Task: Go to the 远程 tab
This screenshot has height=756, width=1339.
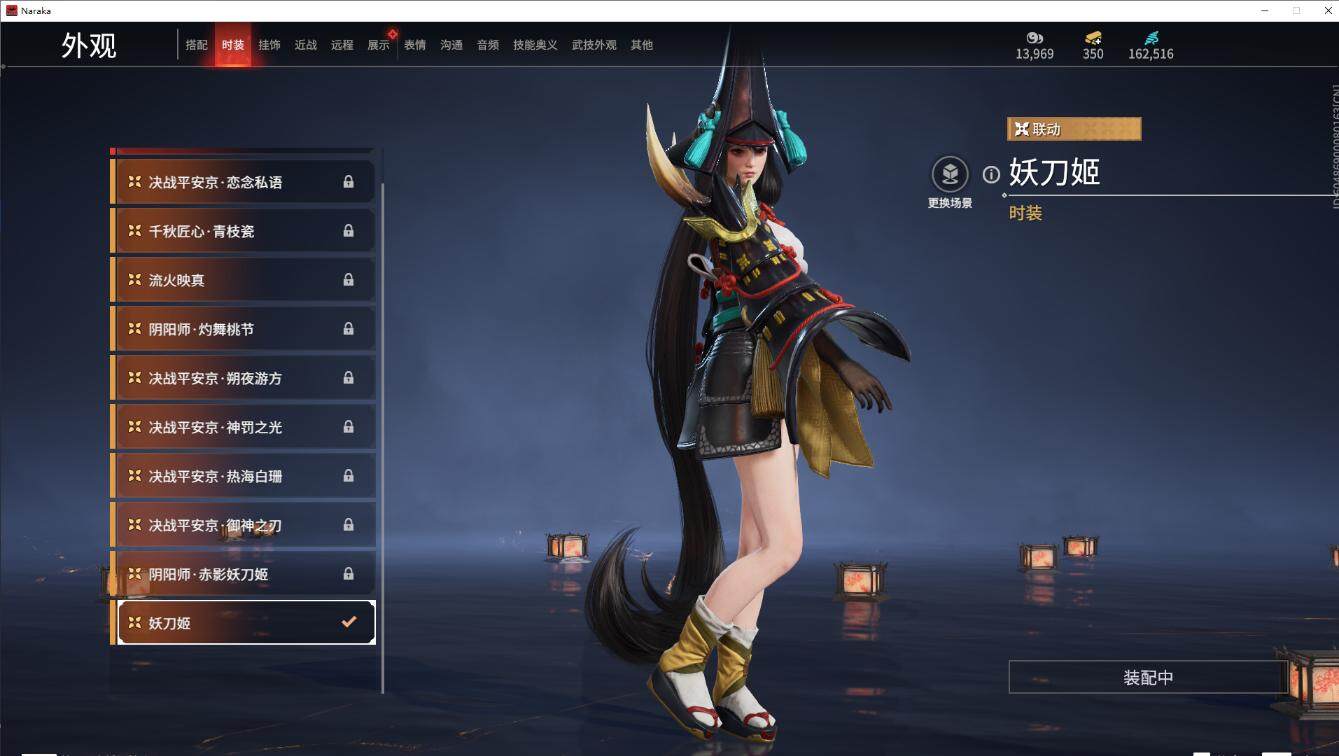Action: (342, 45)
